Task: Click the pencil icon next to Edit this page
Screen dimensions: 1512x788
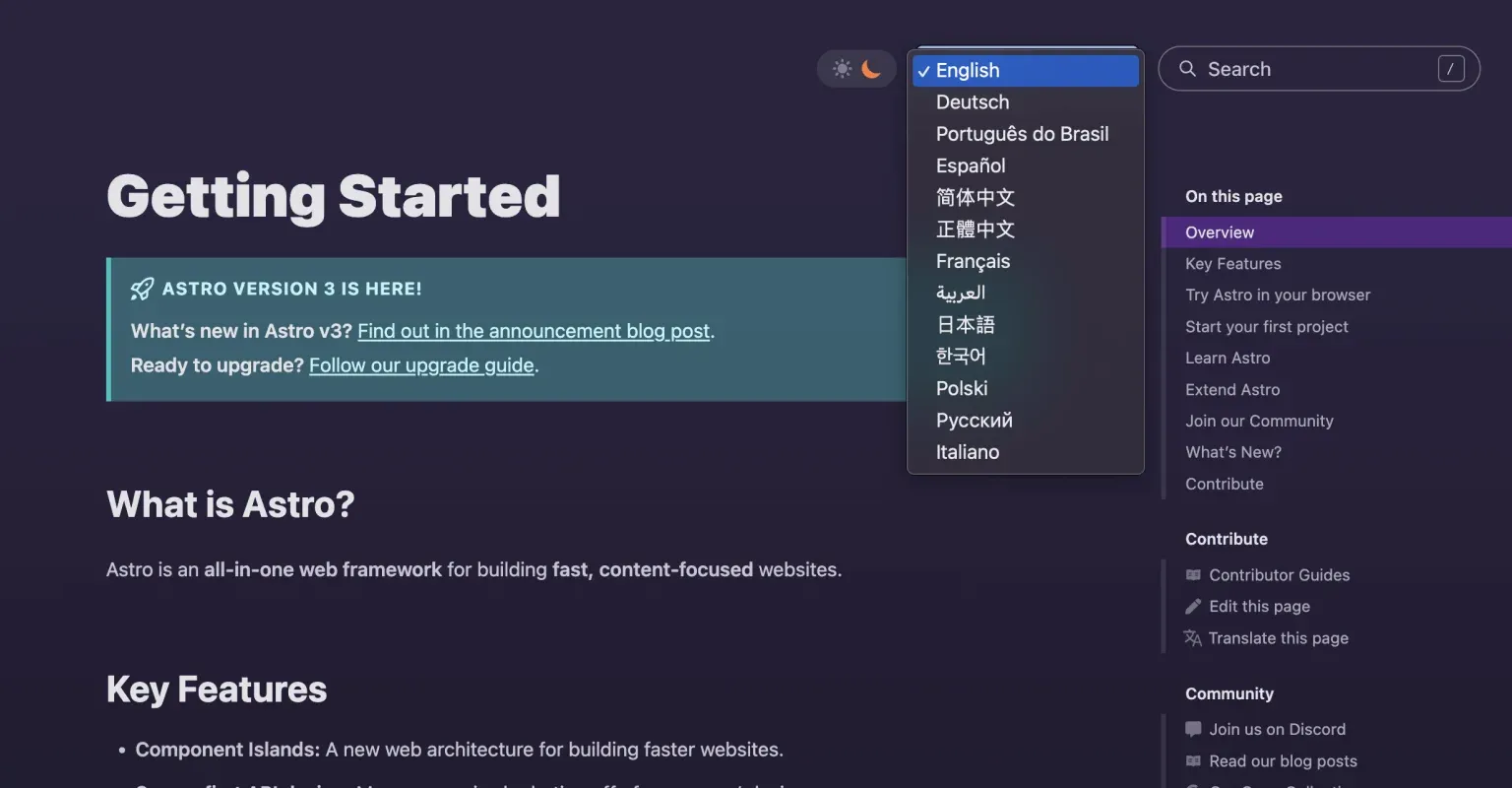Action: click(x=1192, y=606)
